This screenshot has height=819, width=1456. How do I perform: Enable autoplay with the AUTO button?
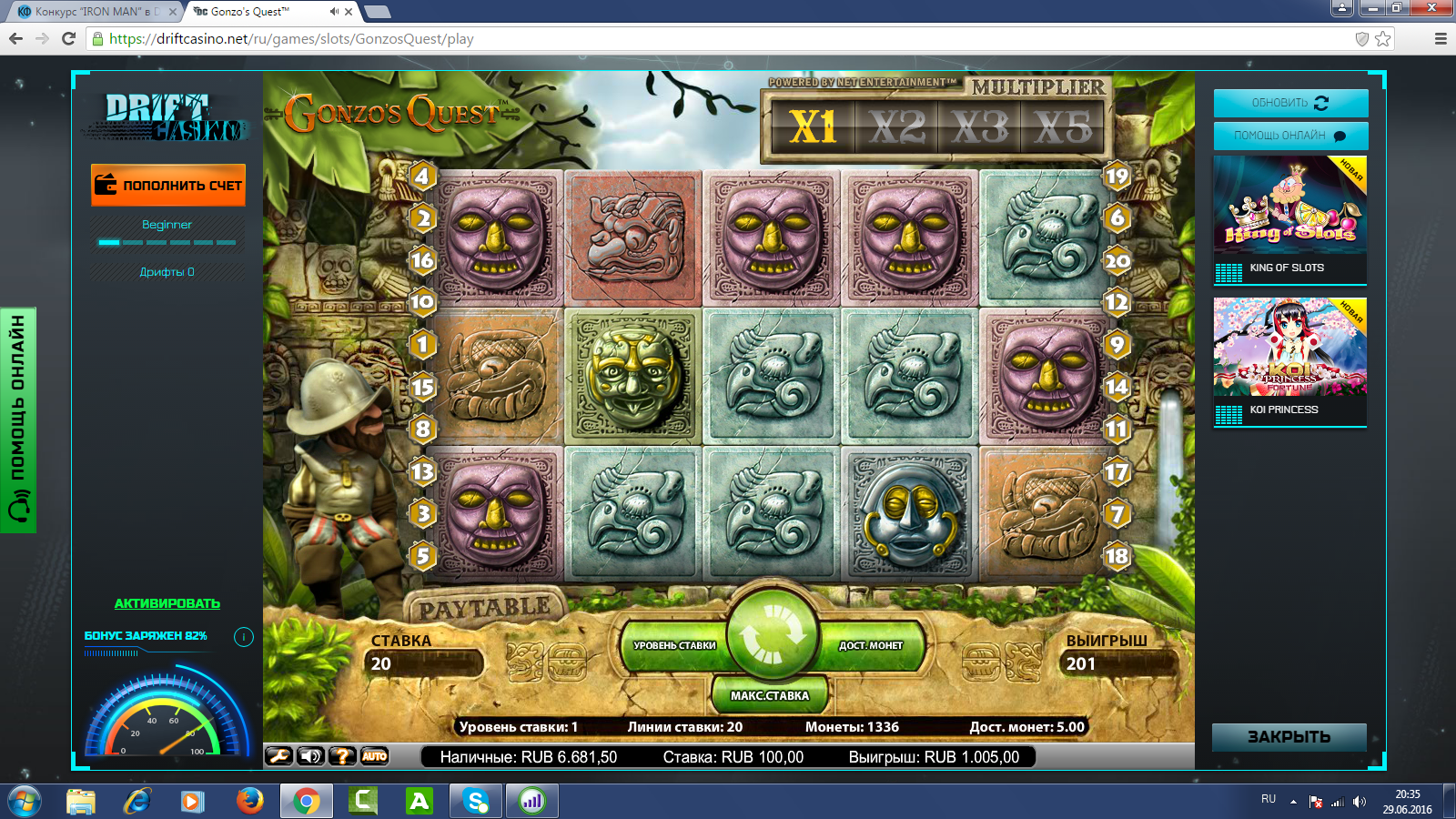(x=374, y=756)
